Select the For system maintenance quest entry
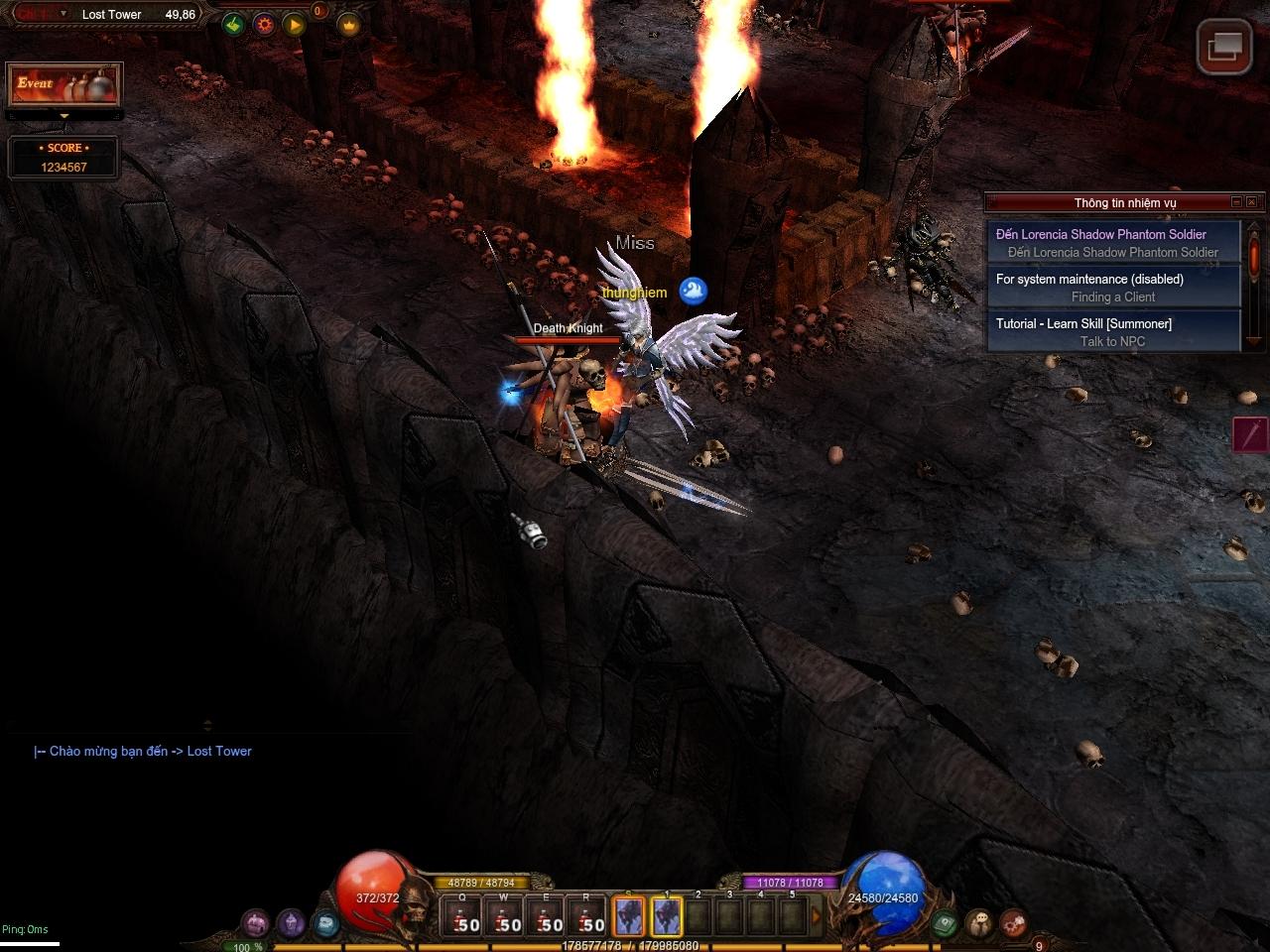The width and height of the screenshot is (1270, 952). tap(1112, 288)
